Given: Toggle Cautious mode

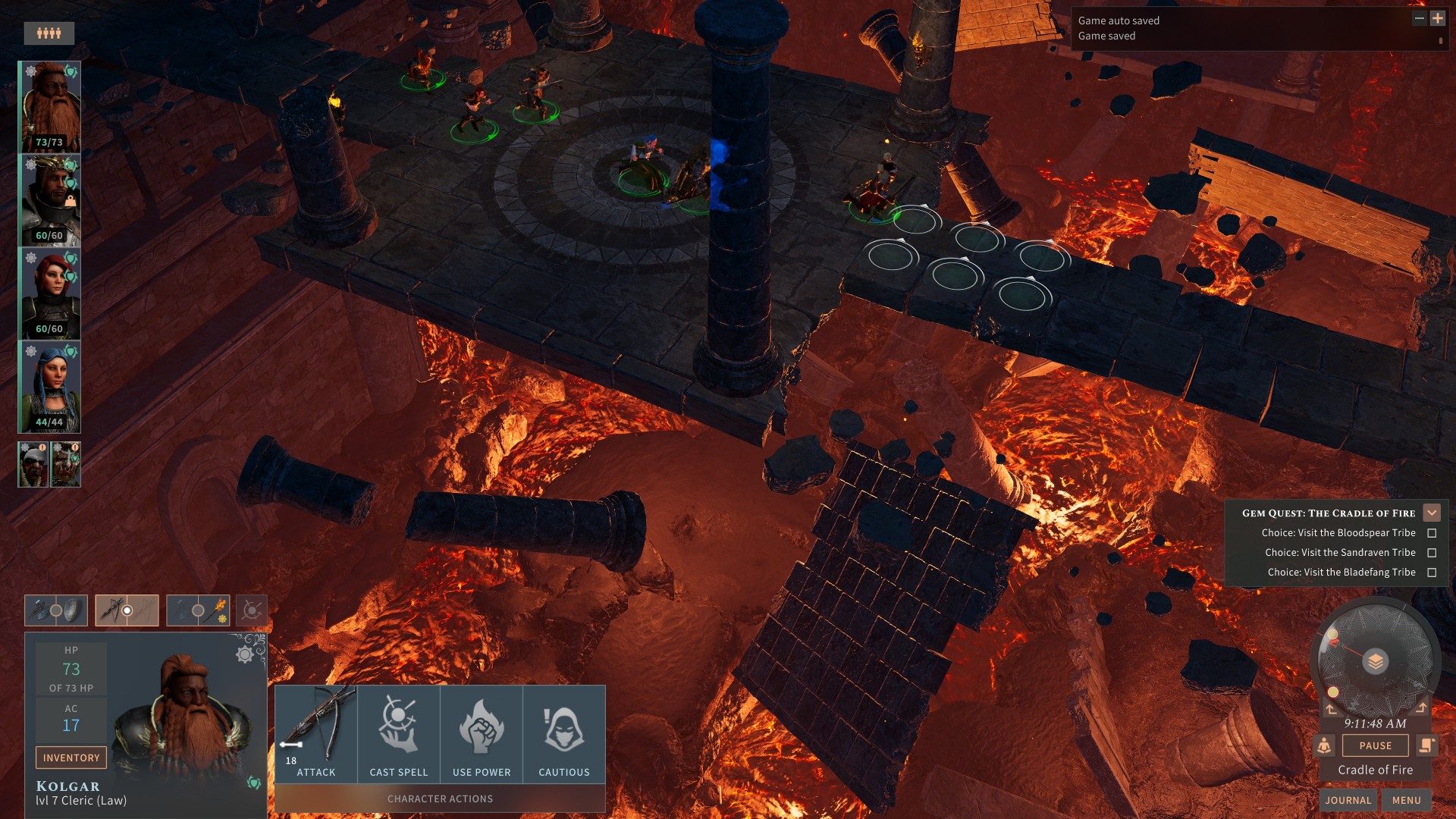Looking at the screenshot, I should [x=564, y=733].
